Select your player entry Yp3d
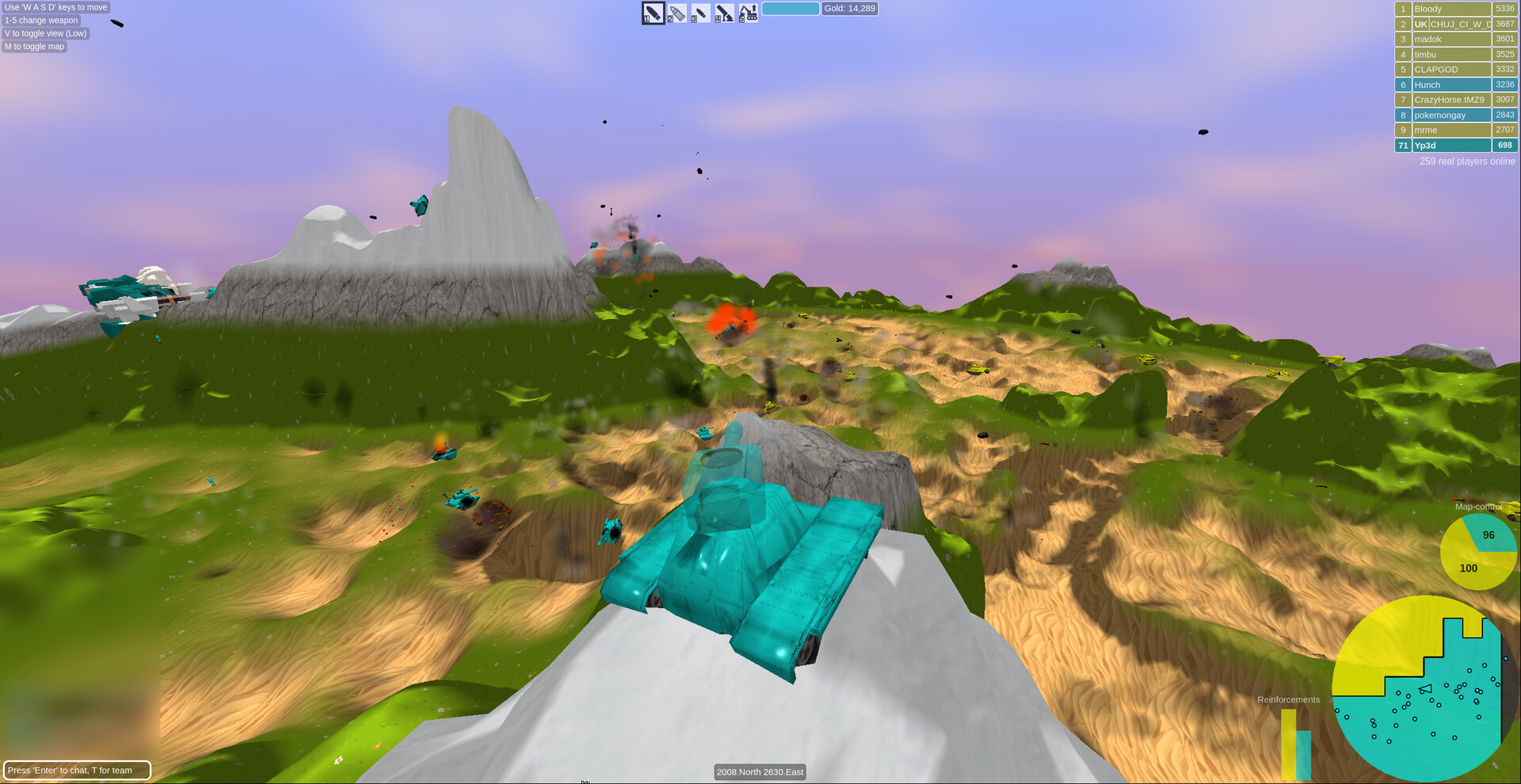This screenshot has width=1521, height=784. pyautogui.click(x=1451, y=145)
